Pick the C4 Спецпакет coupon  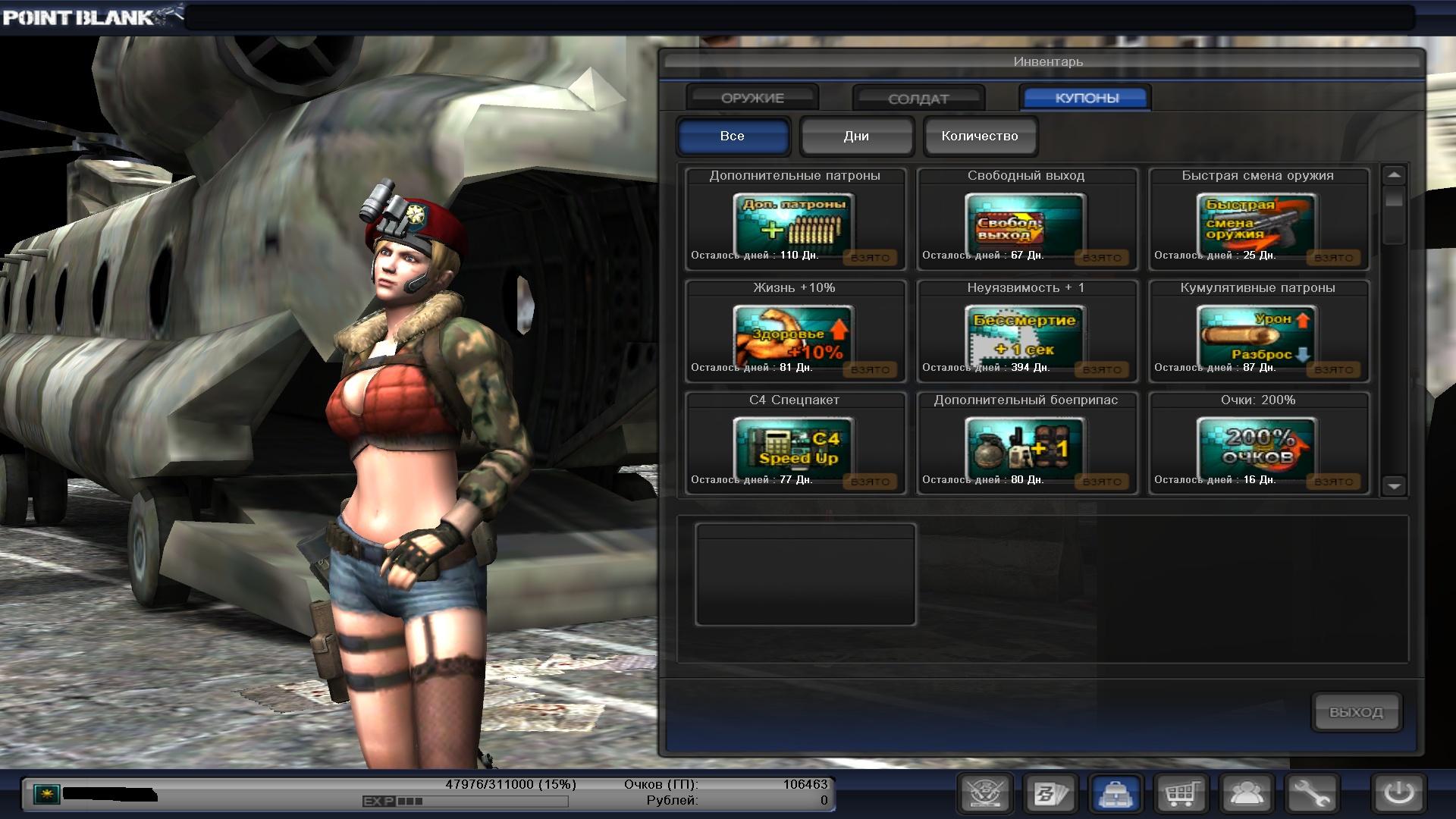pyautogui.click(x=795, y=444)
